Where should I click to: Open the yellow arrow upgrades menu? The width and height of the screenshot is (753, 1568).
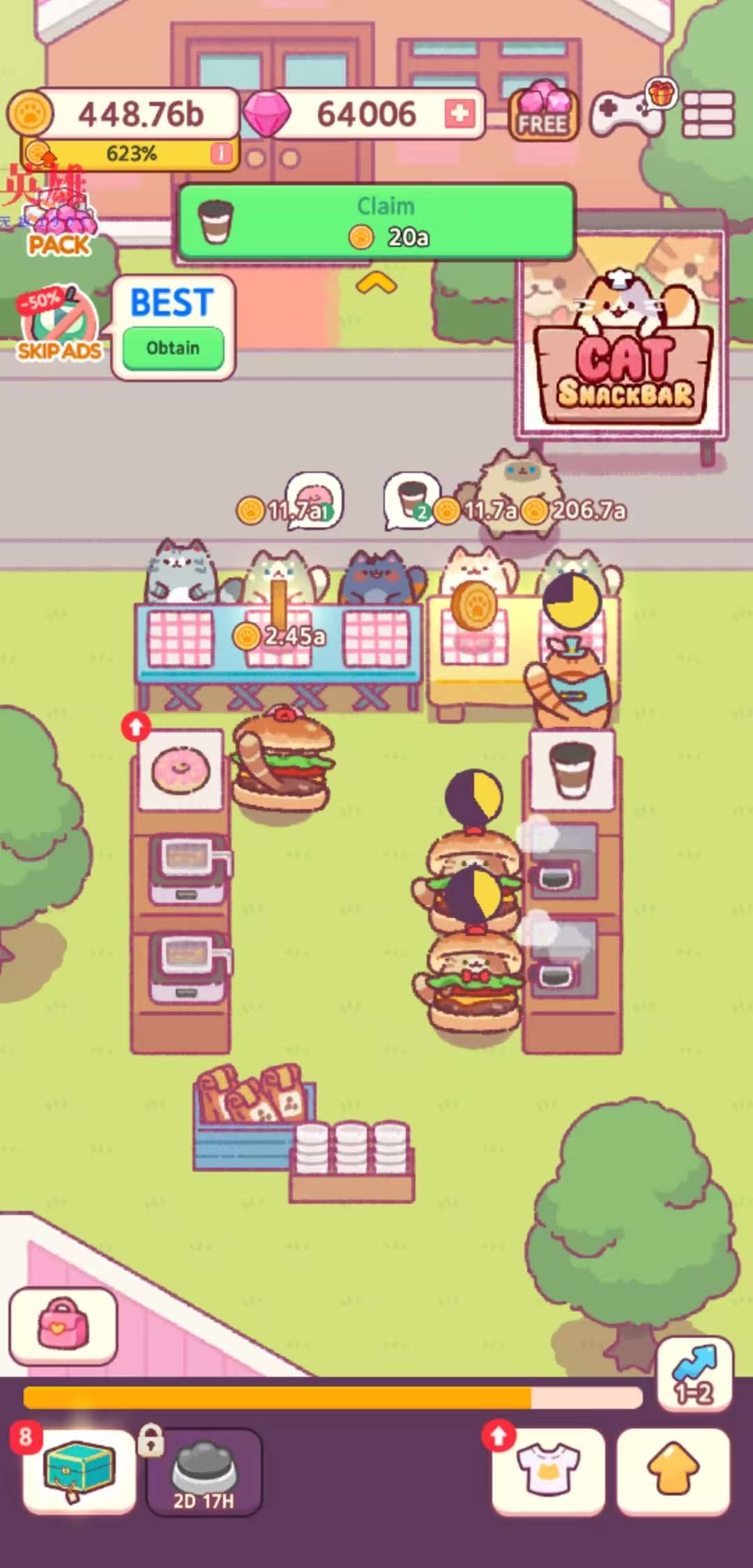point(673,1470)
